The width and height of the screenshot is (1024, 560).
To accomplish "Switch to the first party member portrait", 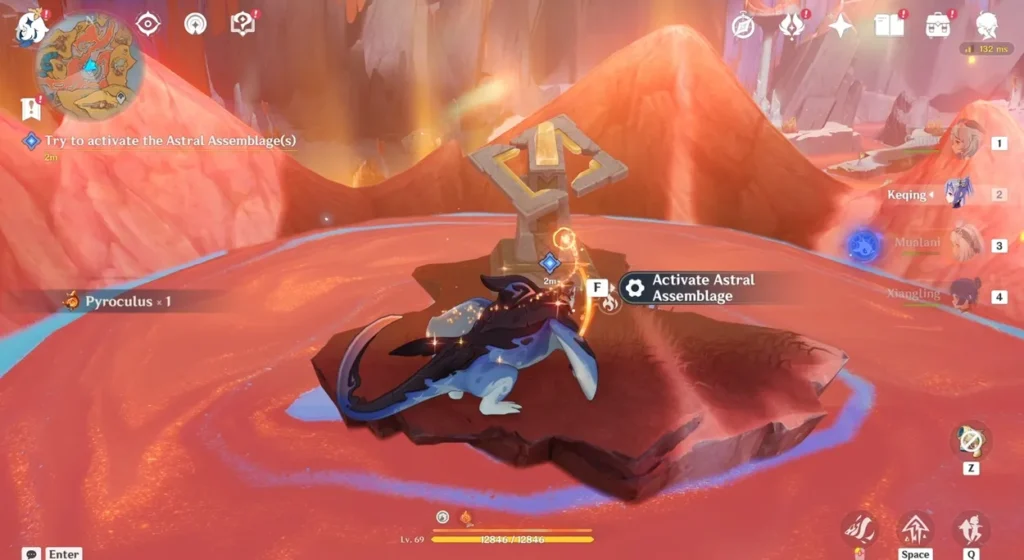I will tap(966, 143).
